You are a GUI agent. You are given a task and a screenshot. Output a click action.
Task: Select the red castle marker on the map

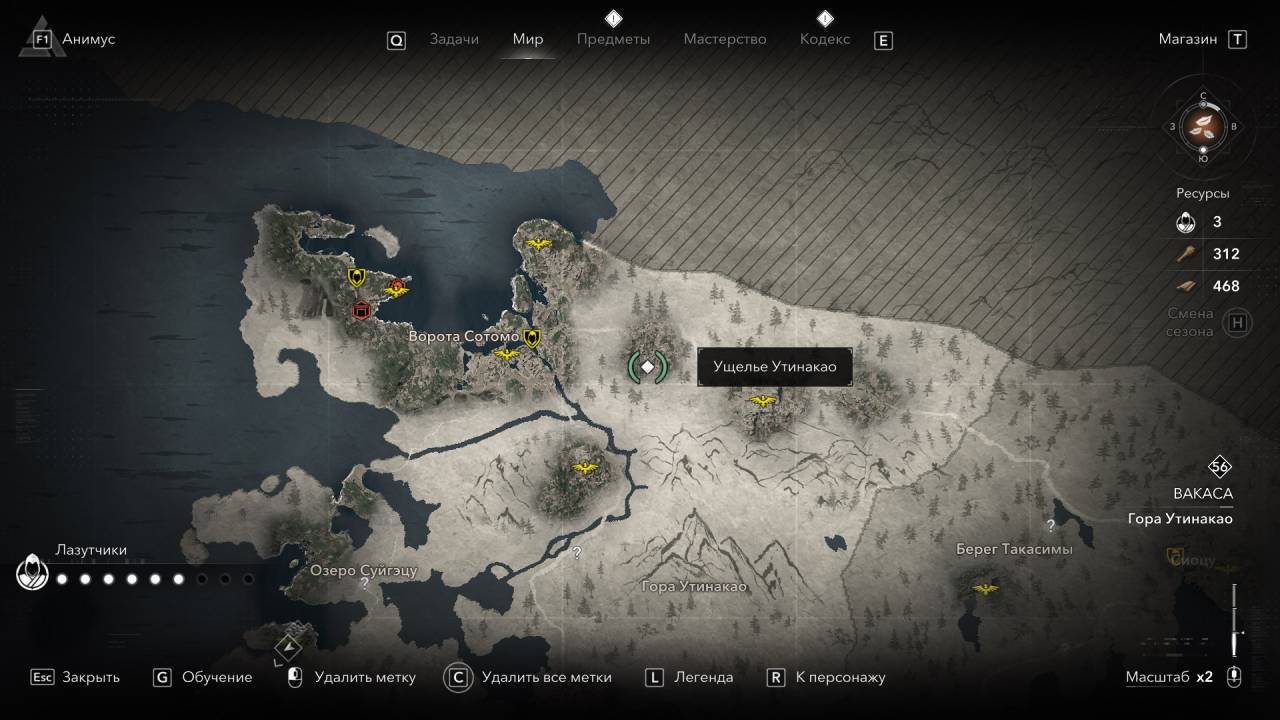click(361, 311)
